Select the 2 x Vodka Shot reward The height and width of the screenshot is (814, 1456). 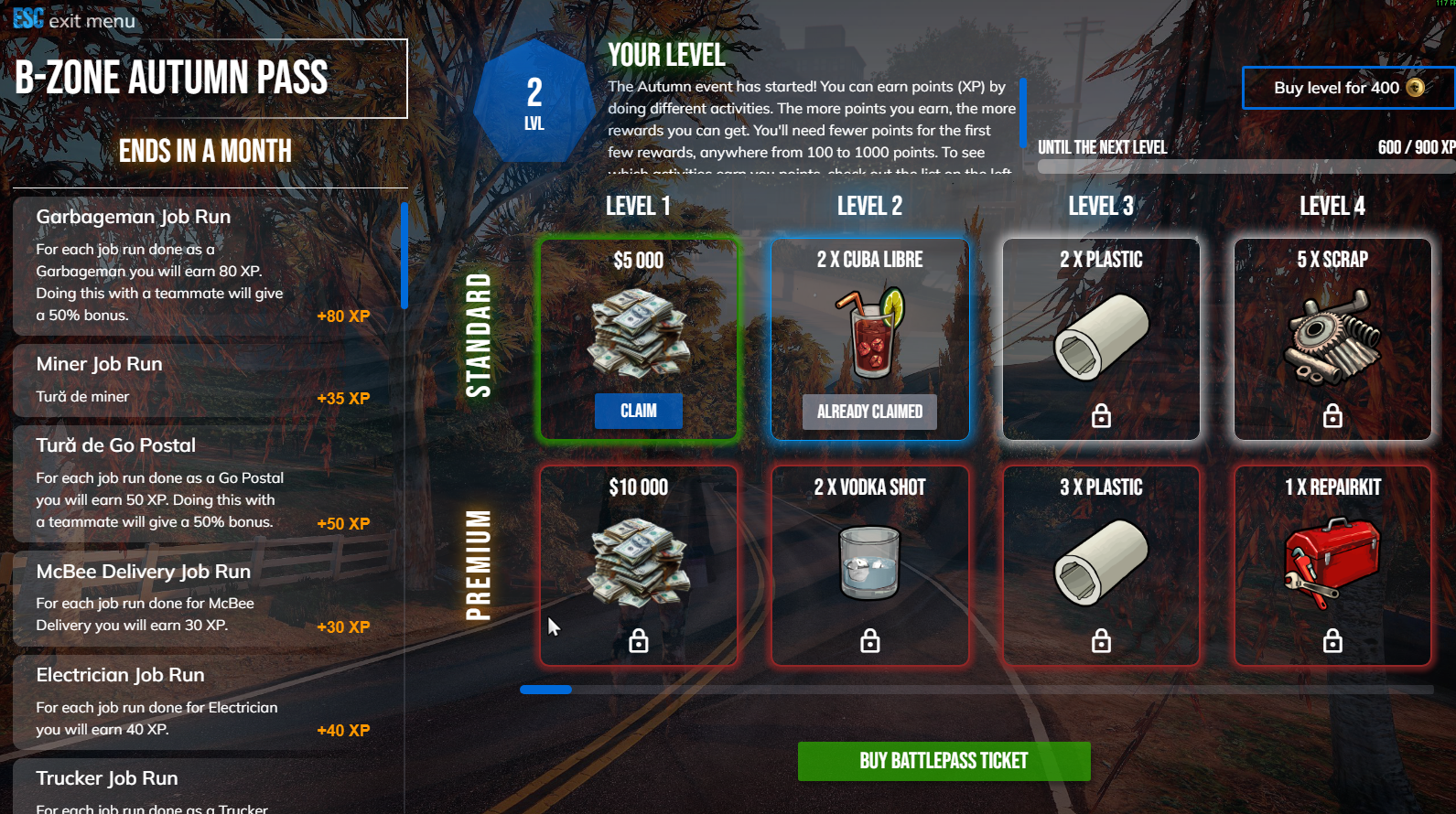tap(869, 565)
